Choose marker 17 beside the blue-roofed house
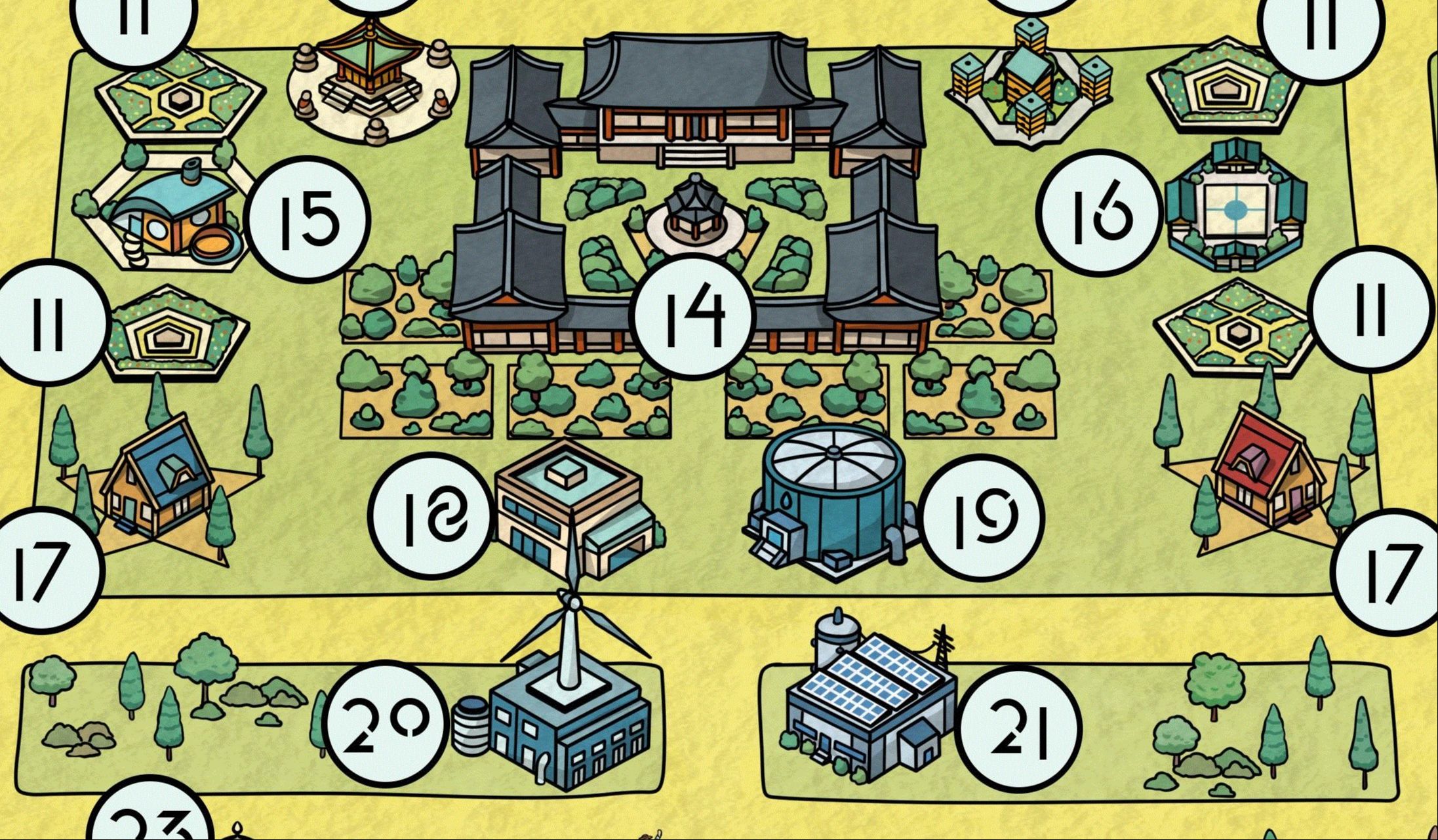This screenshot has width=1438, height=840. click(43, 569)
